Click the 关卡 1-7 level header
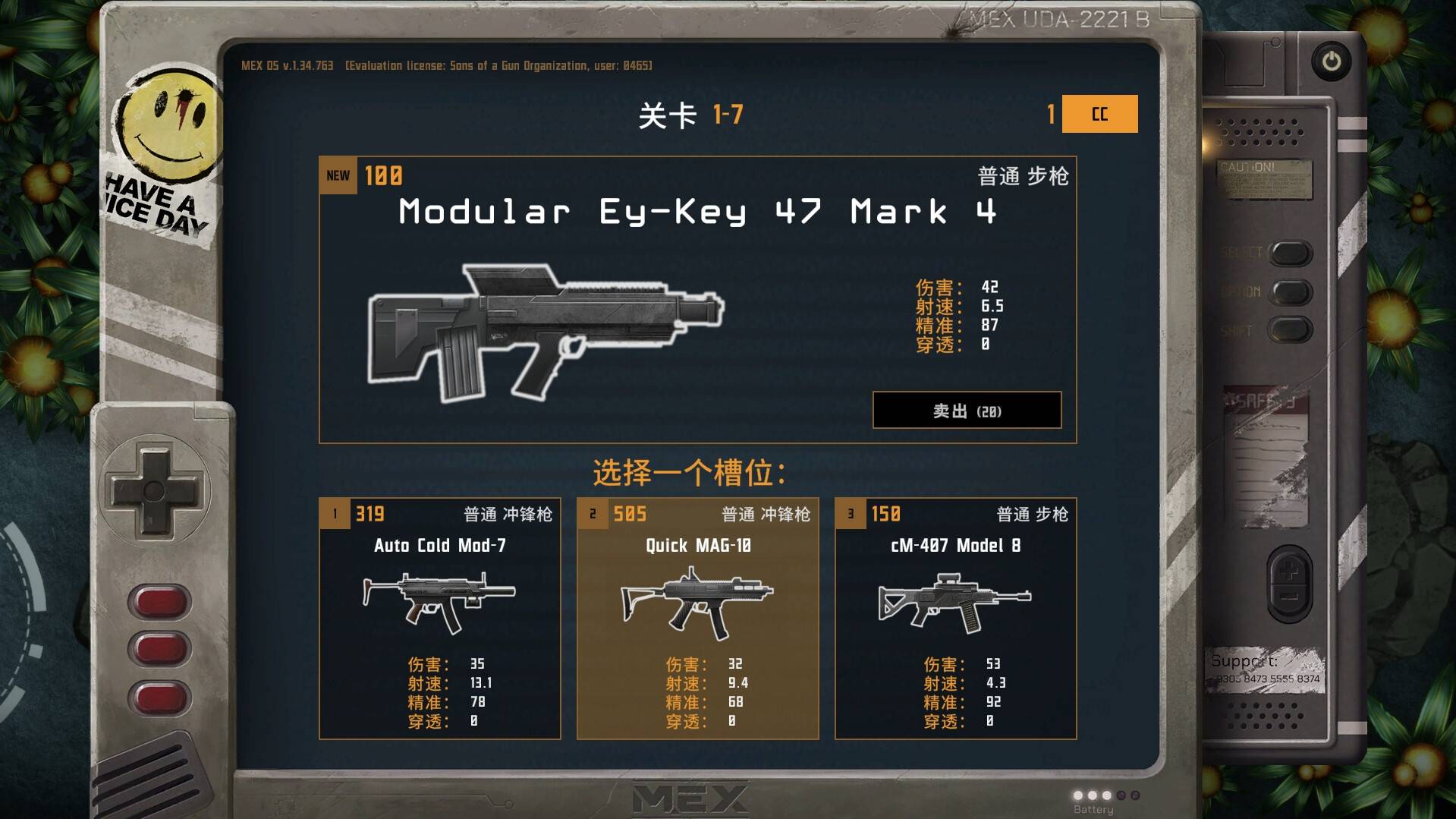The height and width of the screenshot is (819, 1456). [691, 114]
